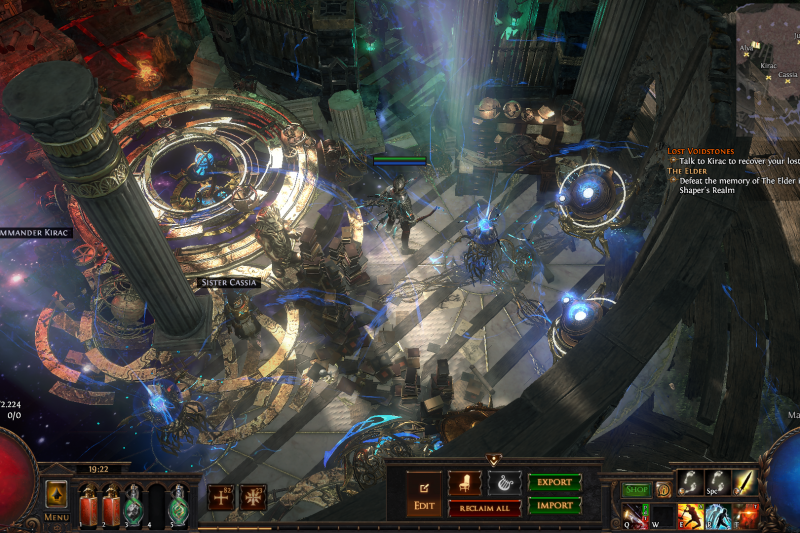Open the chair decorations icon
800x533 pixels.
click(x=464, y=482)
